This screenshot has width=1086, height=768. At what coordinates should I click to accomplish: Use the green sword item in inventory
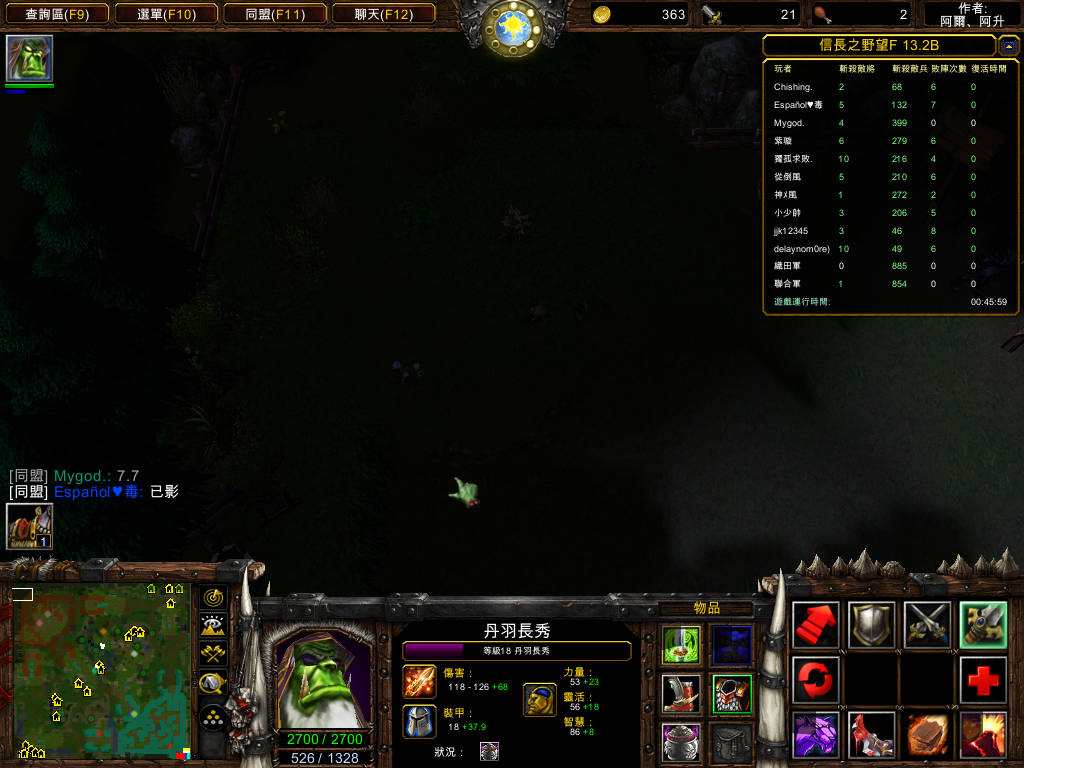pos(682,645)
